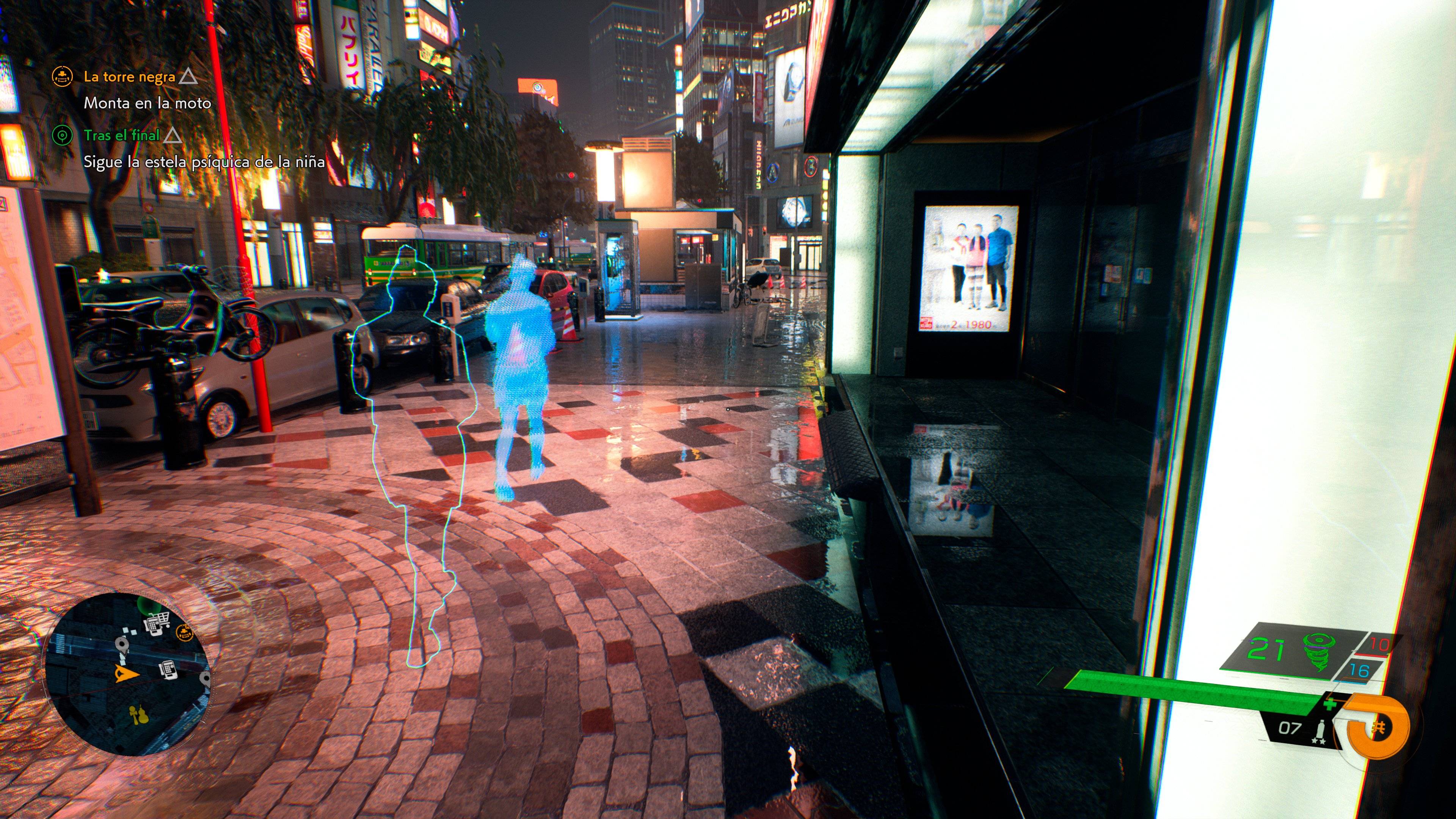
Task: Click the orange mission icon beside La torre negra
Action: pyautogui.click(x=63, y=77)
